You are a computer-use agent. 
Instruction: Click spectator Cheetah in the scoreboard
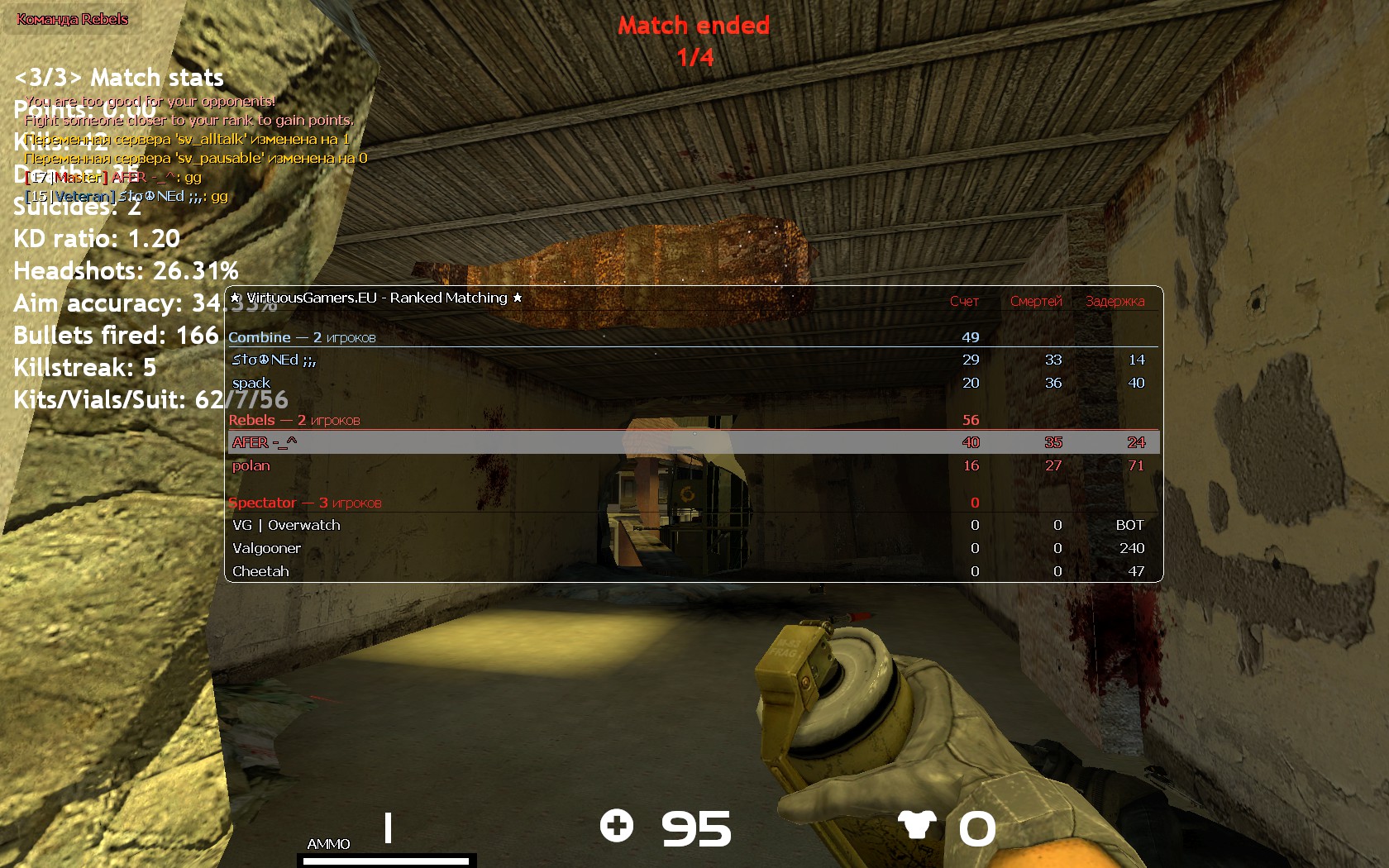pos(260,571)
